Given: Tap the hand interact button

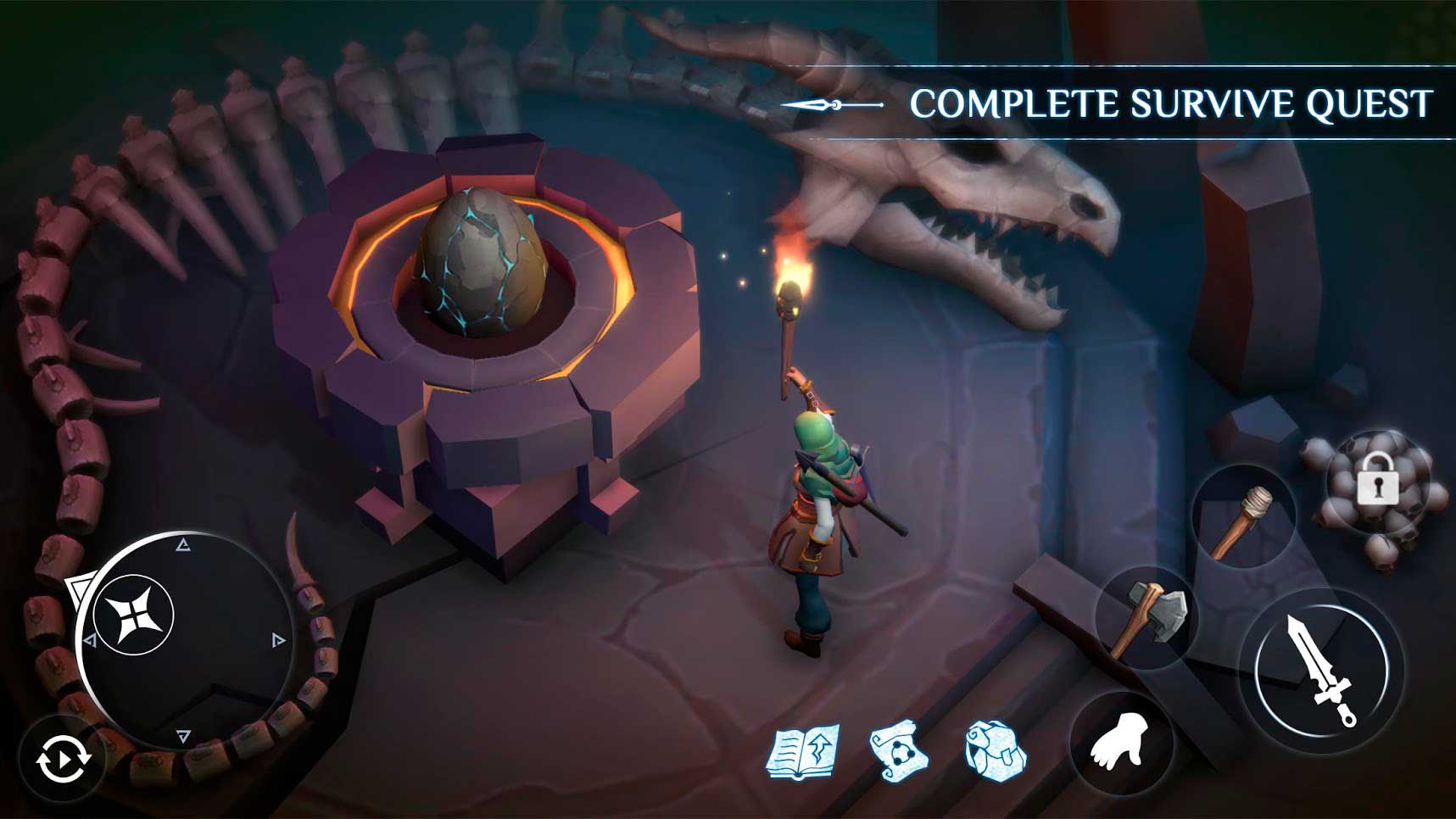Looking at the screenshot, I should (x=1121, y=742).
